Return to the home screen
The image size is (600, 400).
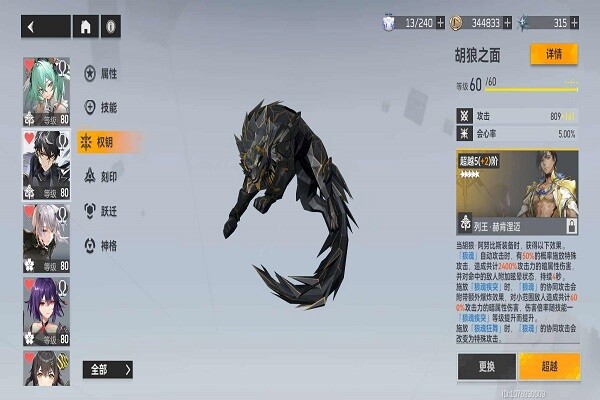click(x=87, y=27)
